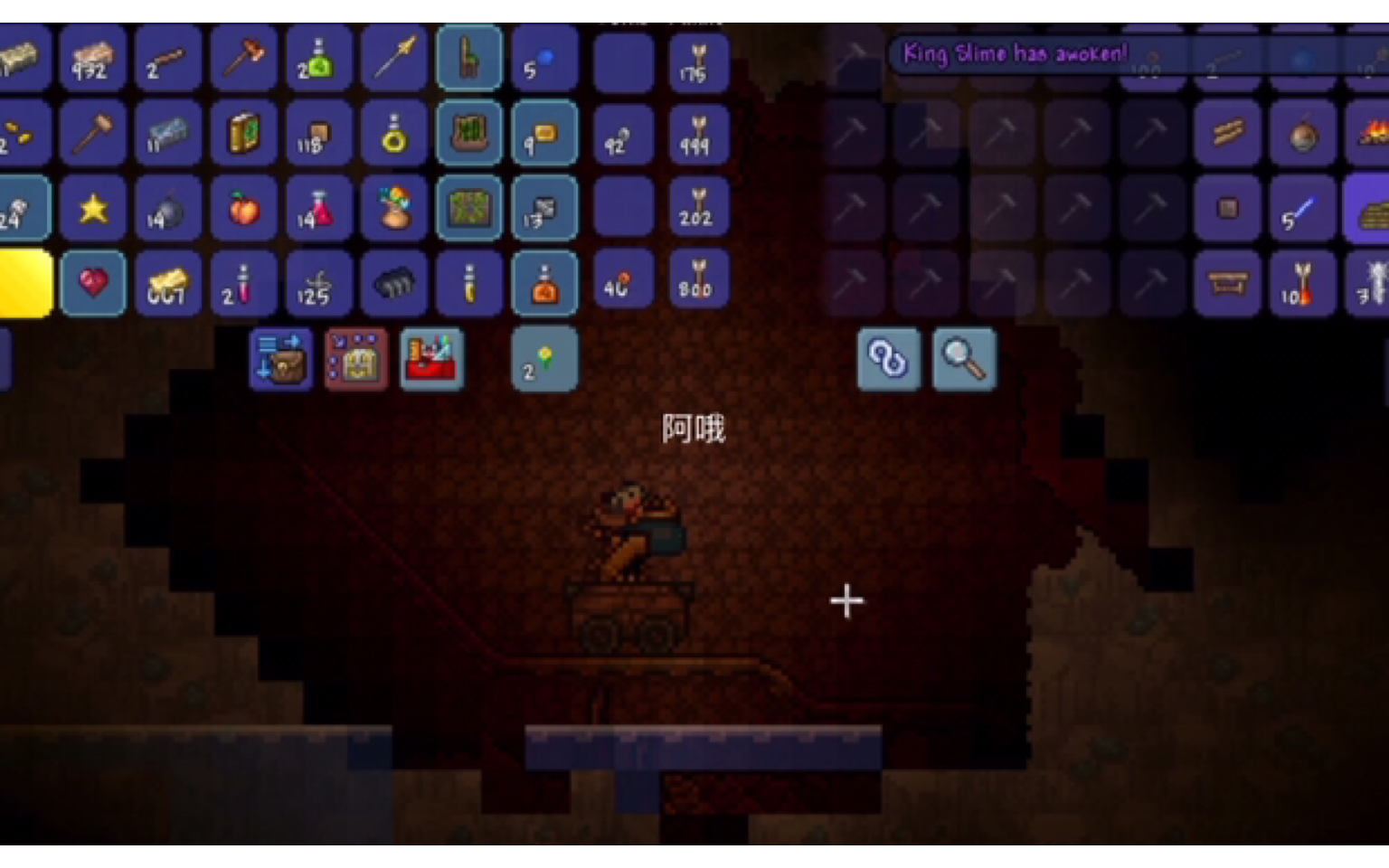
Task: Loot all items with the chest button
Action: point(356,359)
